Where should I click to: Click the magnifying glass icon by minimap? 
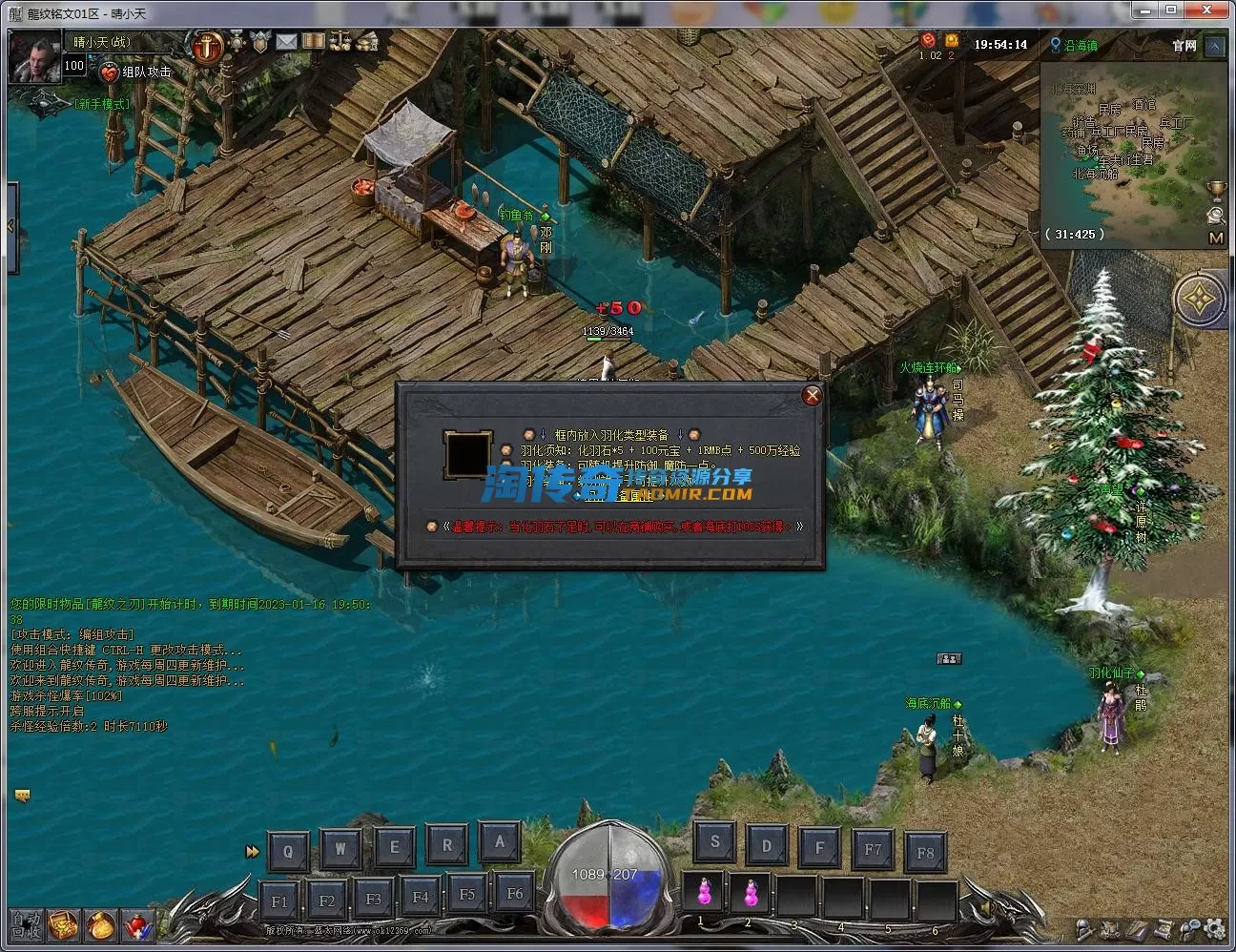[1216, 215]
